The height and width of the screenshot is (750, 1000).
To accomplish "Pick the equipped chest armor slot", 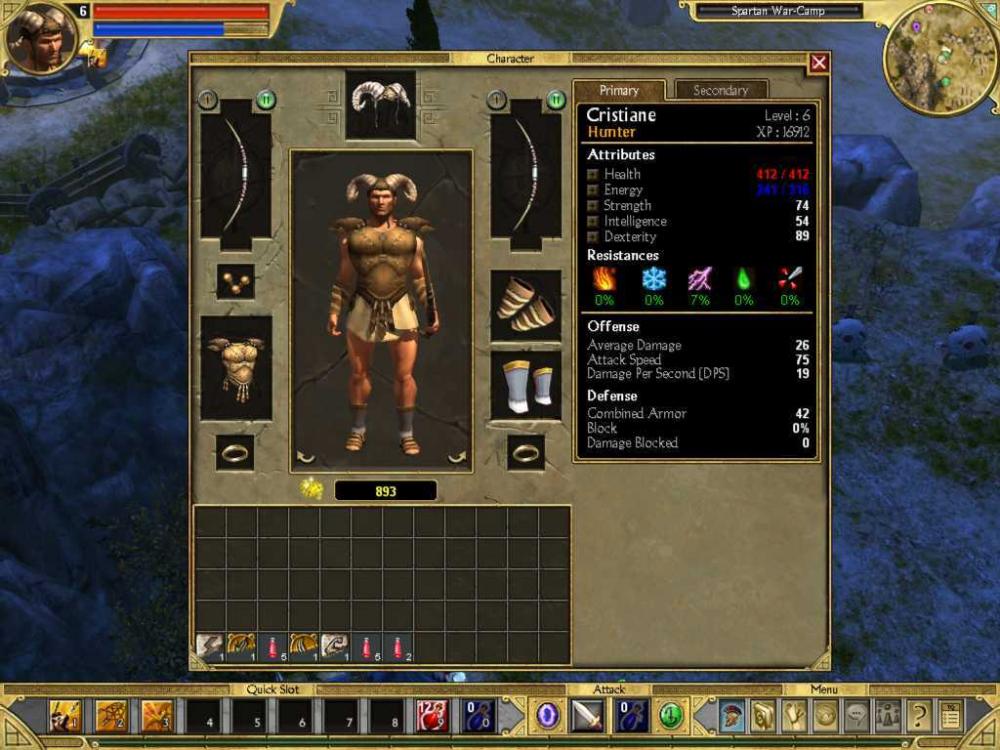I will click(236, 368).
